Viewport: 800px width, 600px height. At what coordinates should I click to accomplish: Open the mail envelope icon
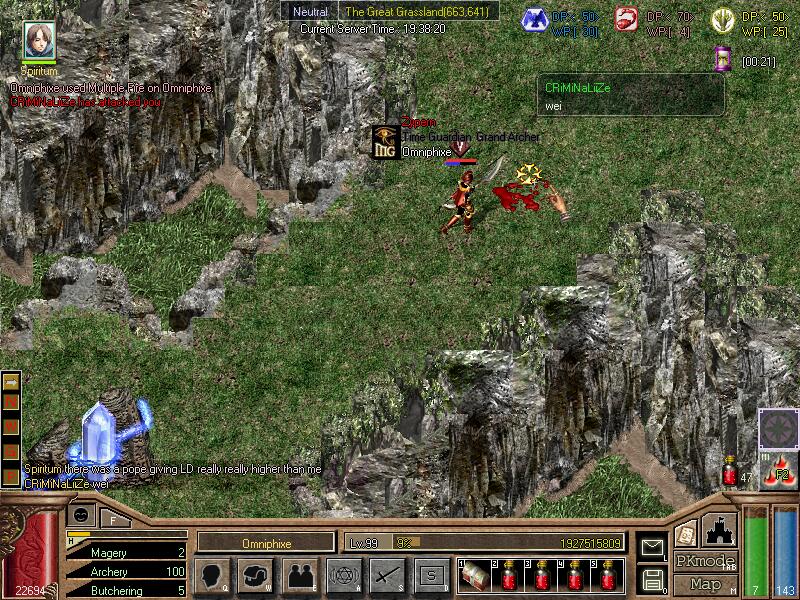click(x=652, y=547)
